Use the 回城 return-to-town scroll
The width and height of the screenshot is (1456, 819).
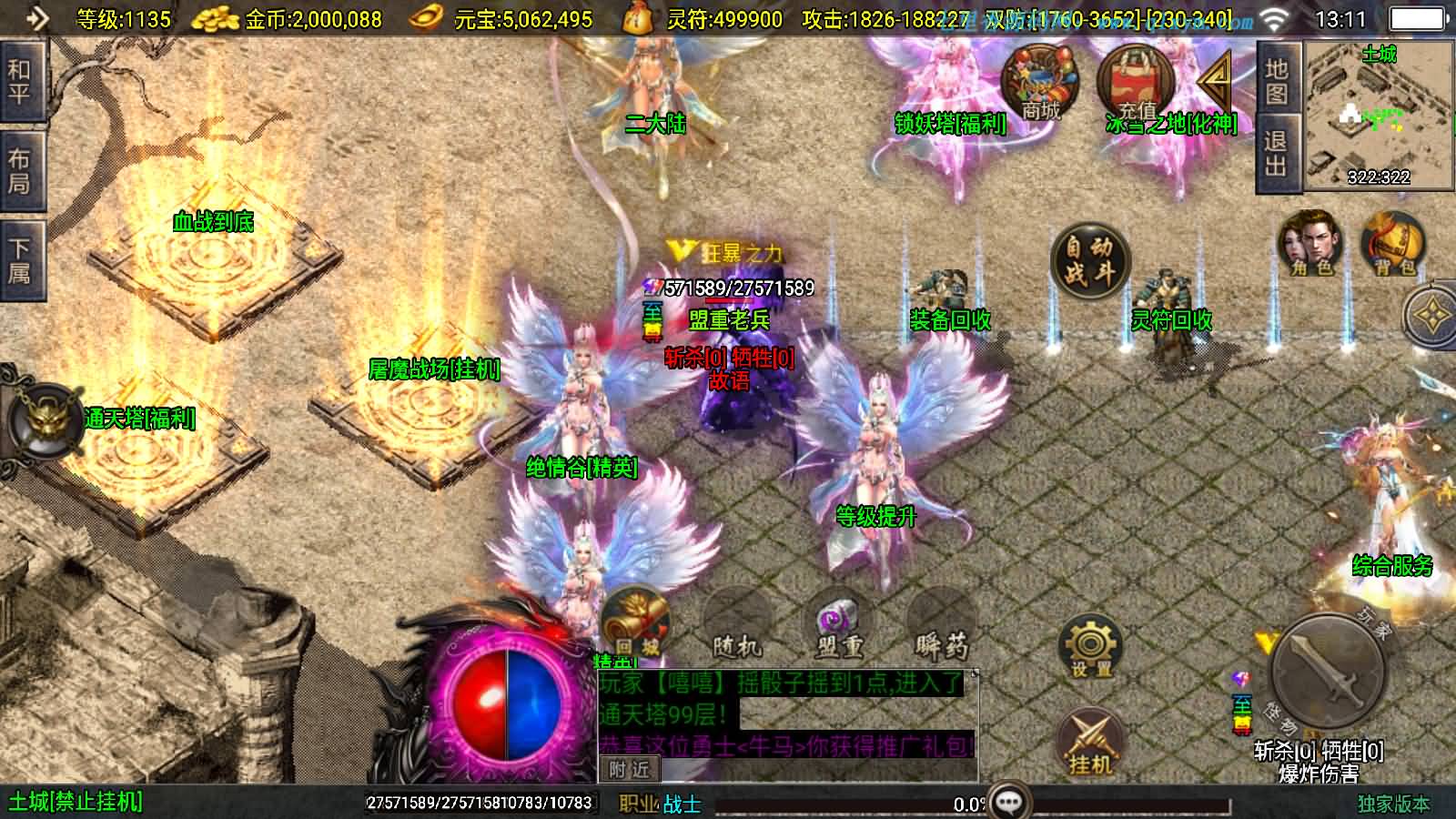(636, 622)
